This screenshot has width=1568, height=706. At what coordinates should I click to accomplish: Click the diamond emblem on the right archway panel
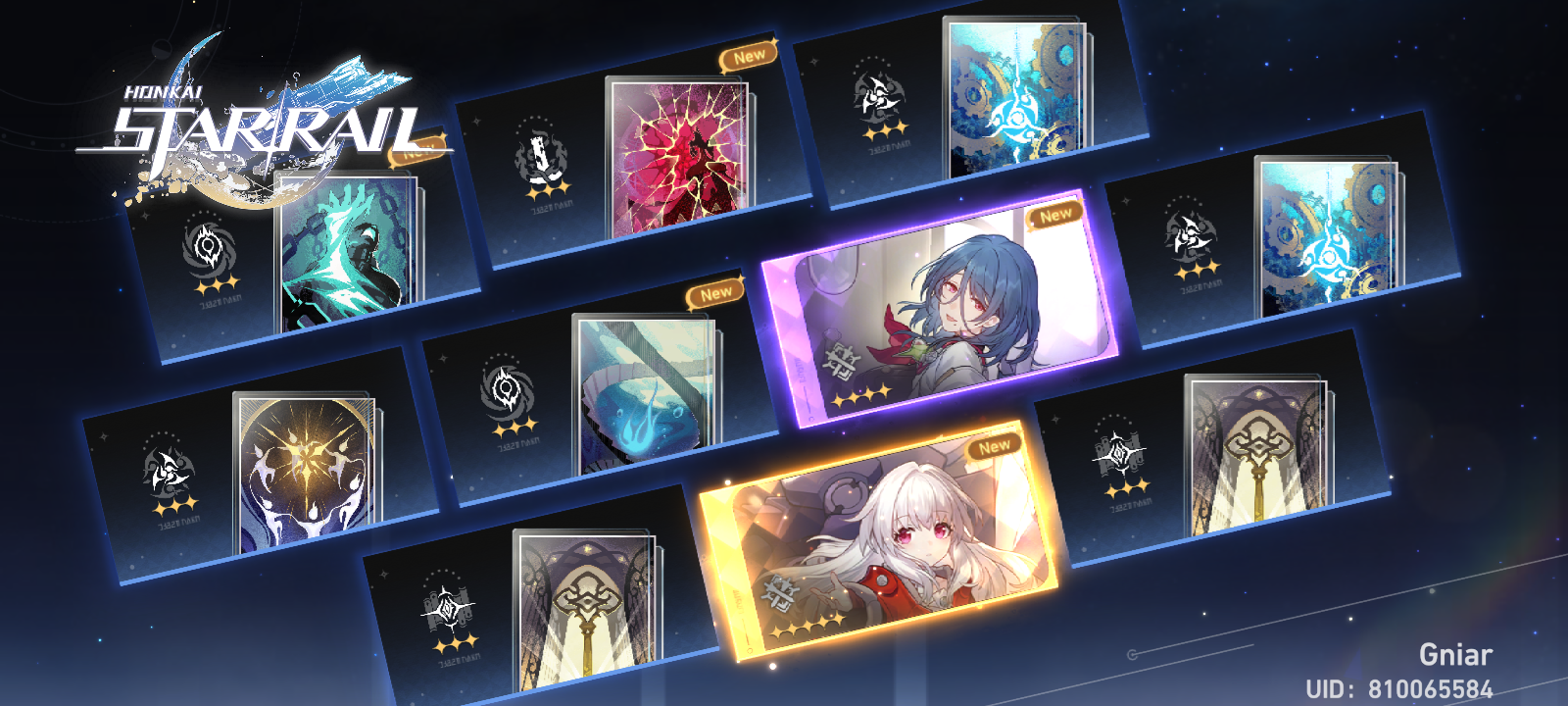pos(1117,451)
